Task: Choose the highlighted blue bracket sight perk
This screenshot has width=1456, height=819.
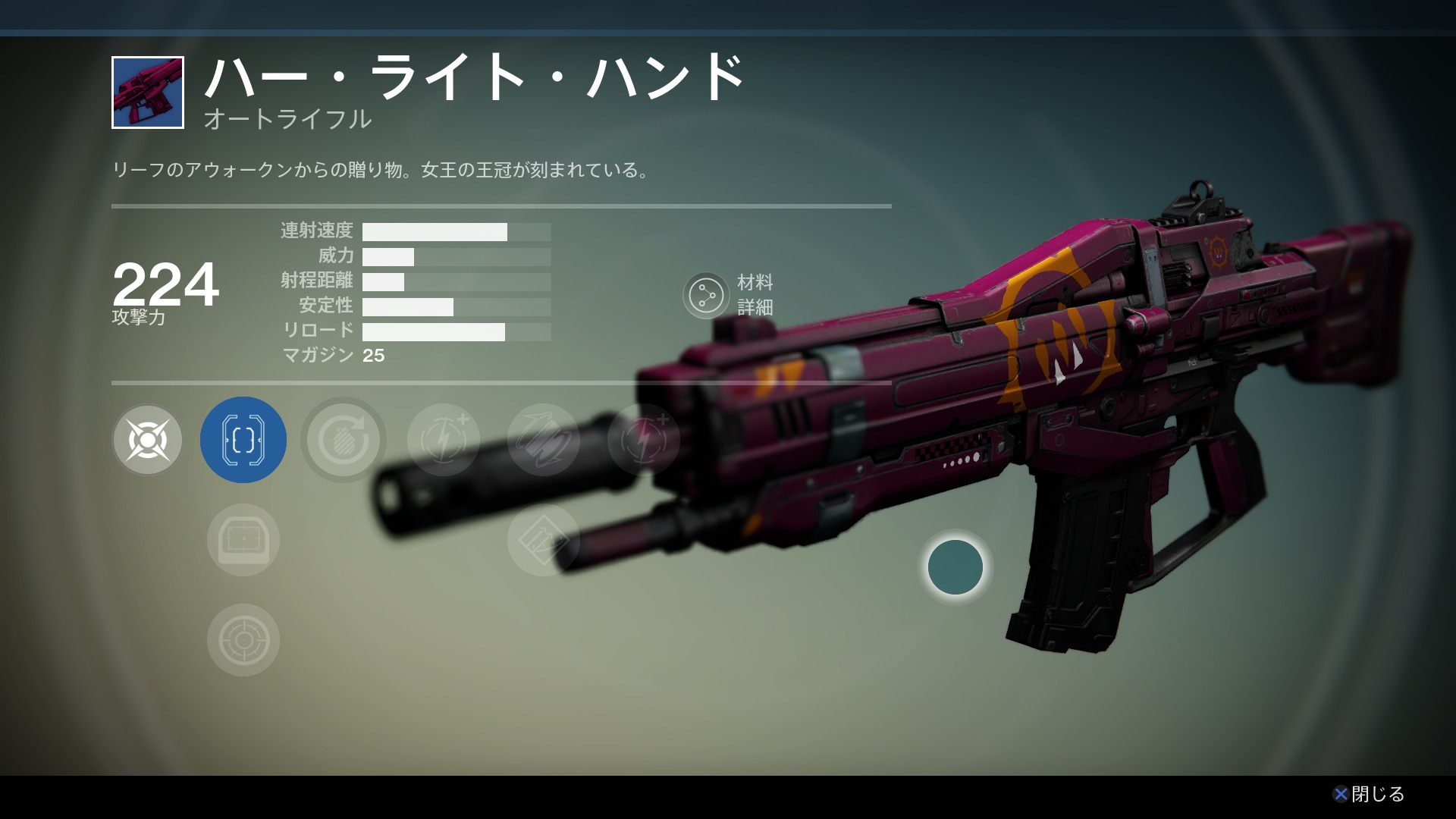Action: click(243, 440)
